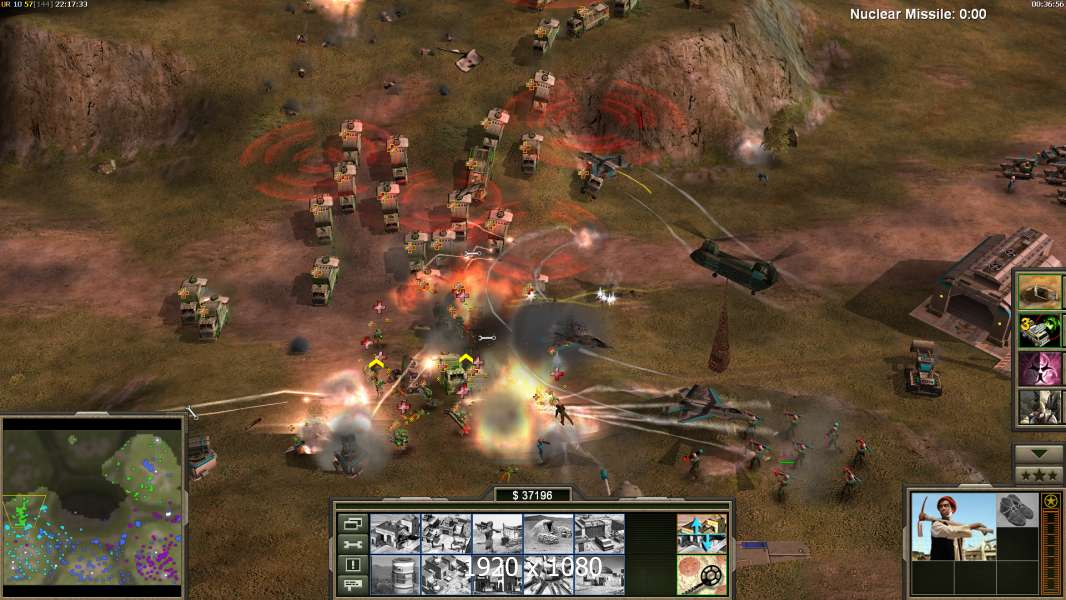
Task: Use the sand crater special power shortcut
Action: [x=1038, y=291]
